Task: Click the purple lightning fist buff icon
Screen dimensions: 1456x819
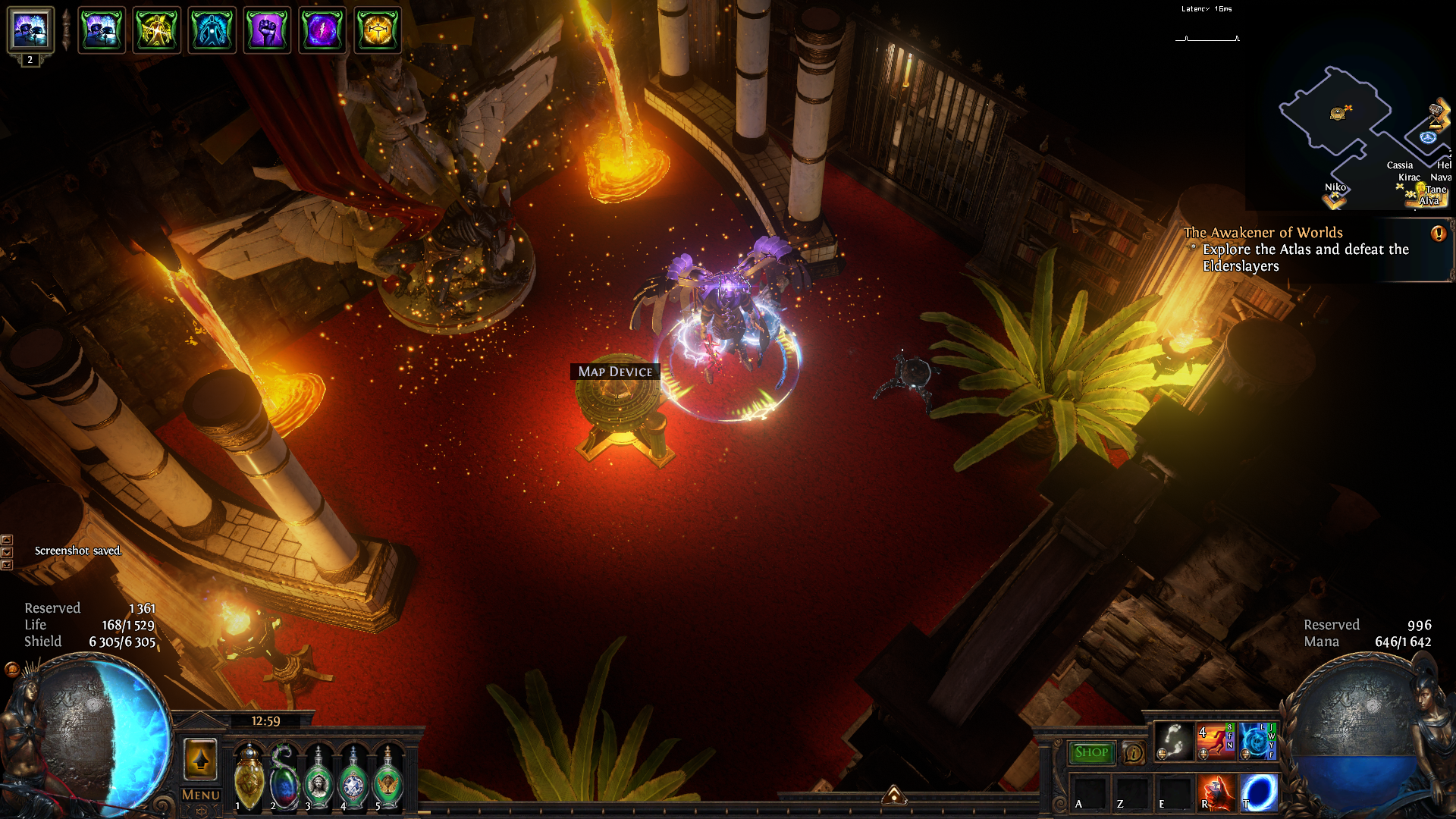Action: pyautogui.click(x=267, y=30)
